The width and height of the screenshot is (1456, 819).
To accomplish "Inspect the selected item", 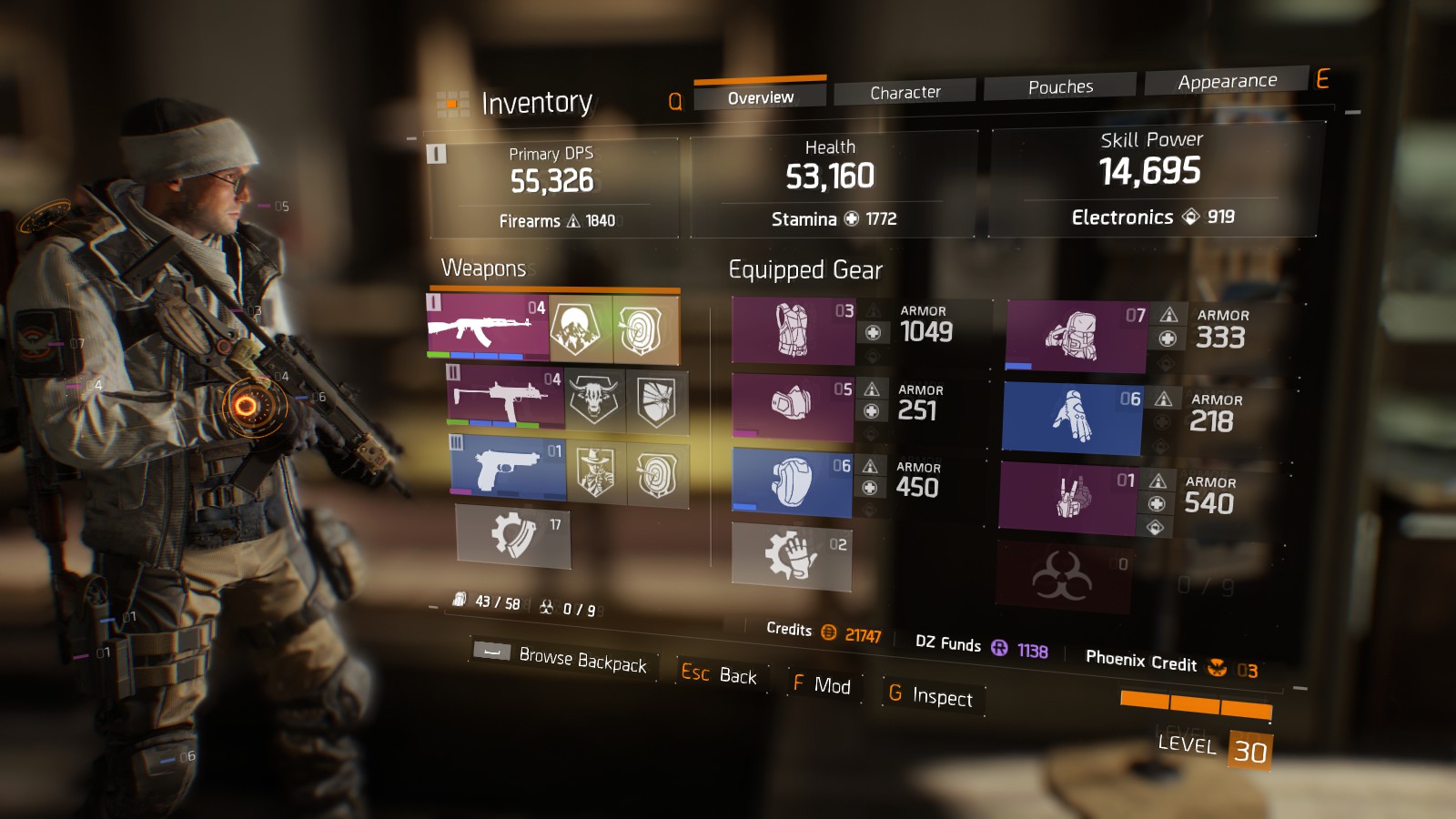I will [931, 696].
